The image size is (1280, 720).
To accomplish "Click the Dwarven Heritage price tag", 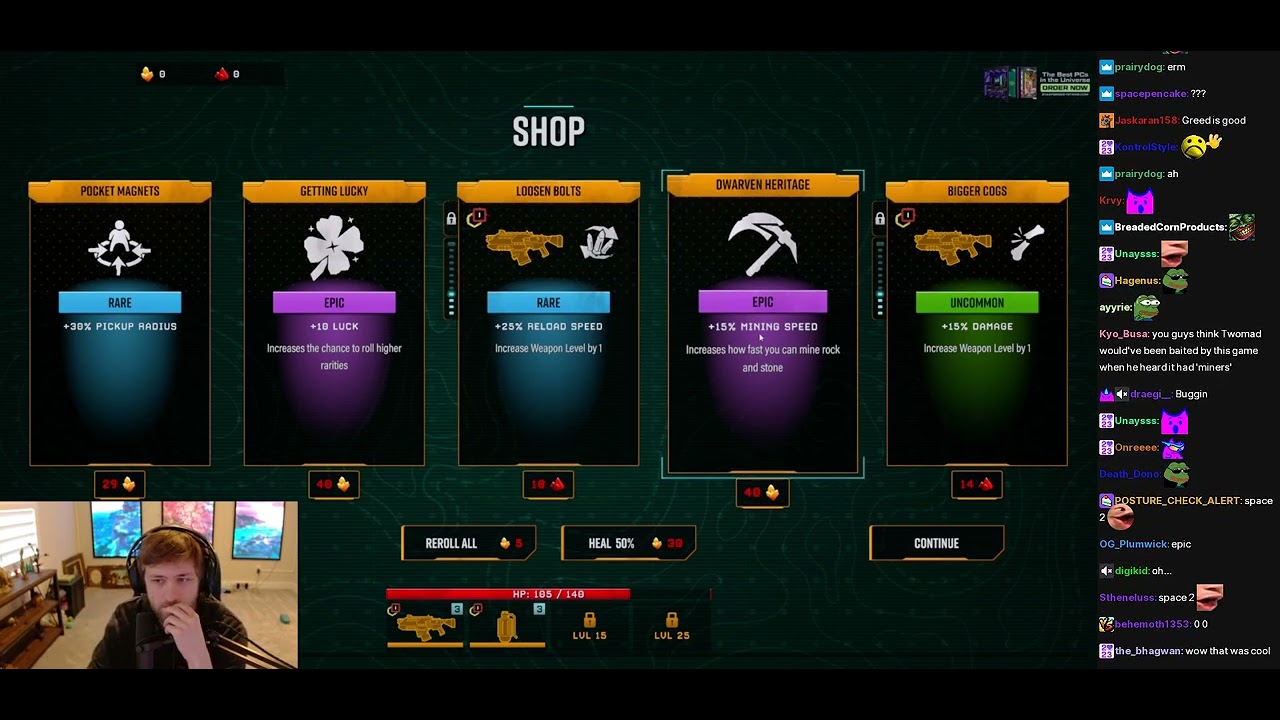I will pyautogui.click(x=762, y=492).
